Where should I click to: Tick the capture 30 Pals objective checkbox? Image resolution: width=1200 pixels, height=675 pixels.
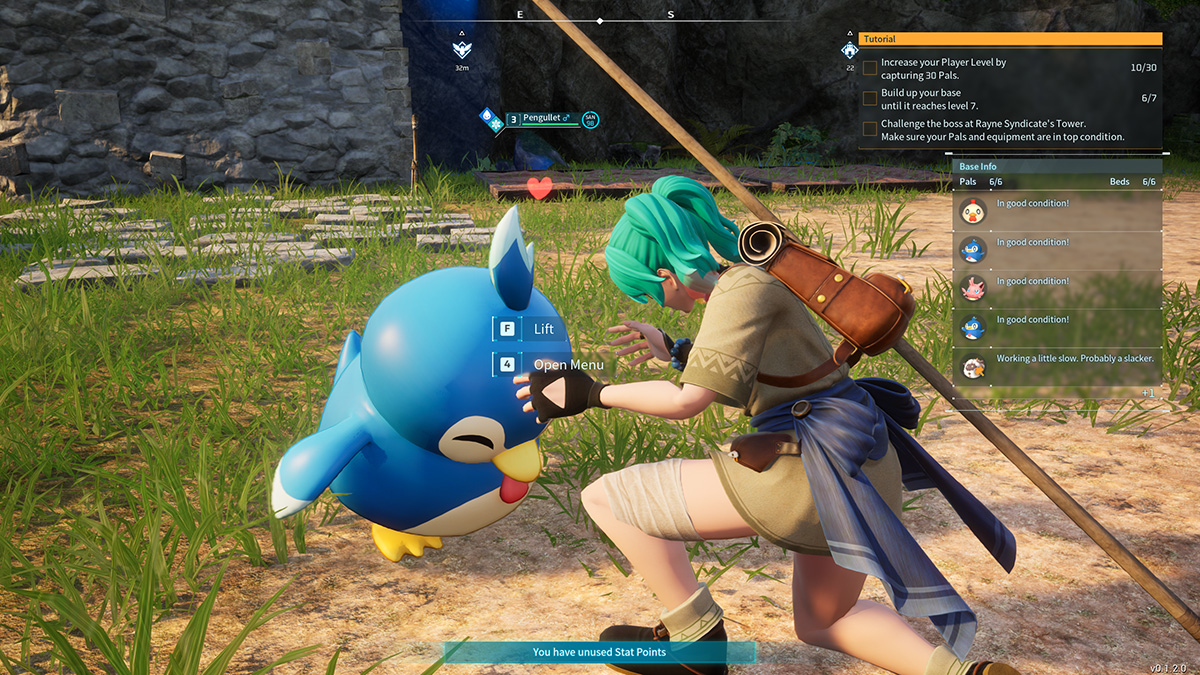click(x=870, y=68)
